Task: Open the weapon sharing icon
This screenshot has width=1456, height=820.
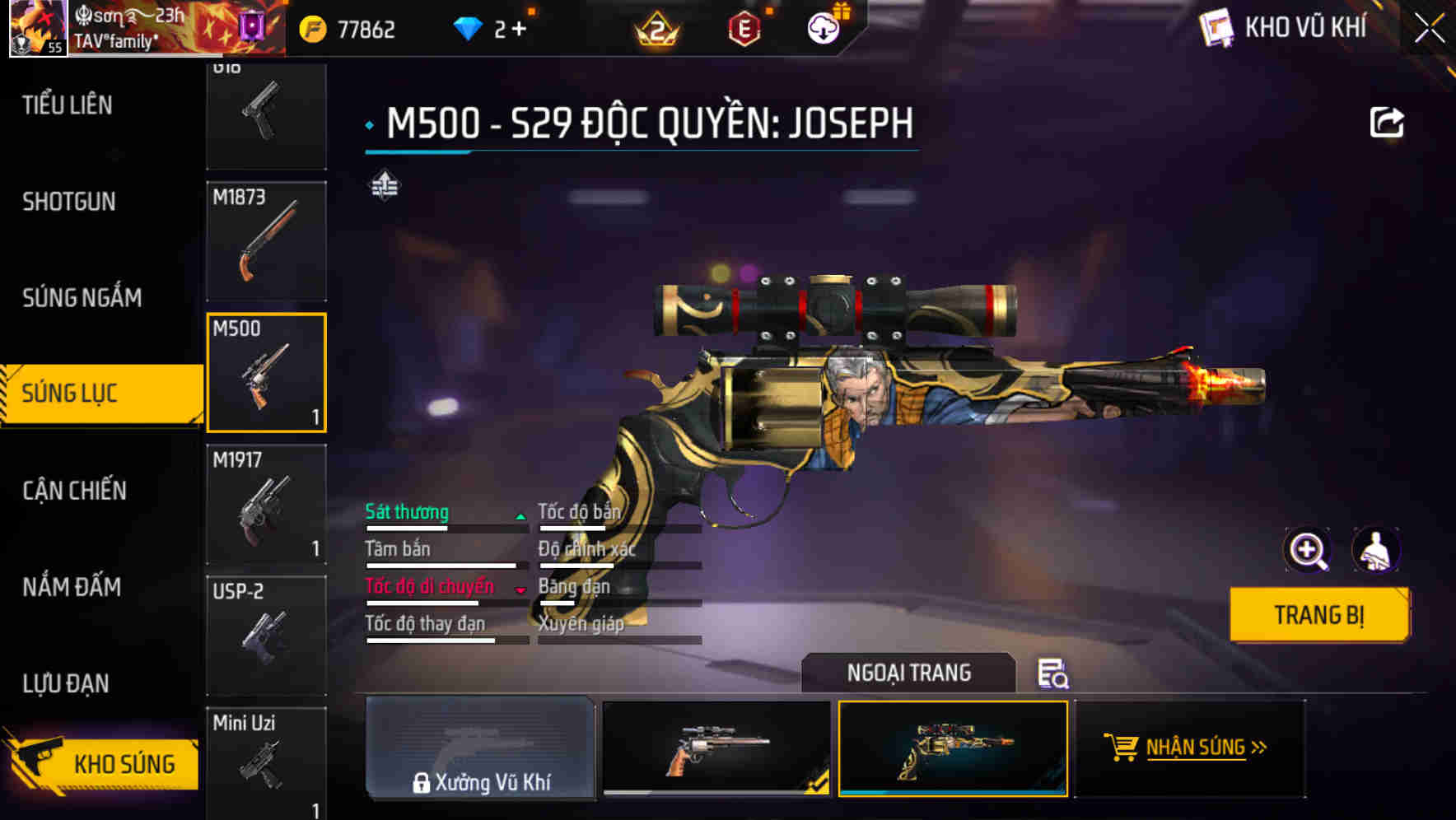Action: pos(1388,121)
